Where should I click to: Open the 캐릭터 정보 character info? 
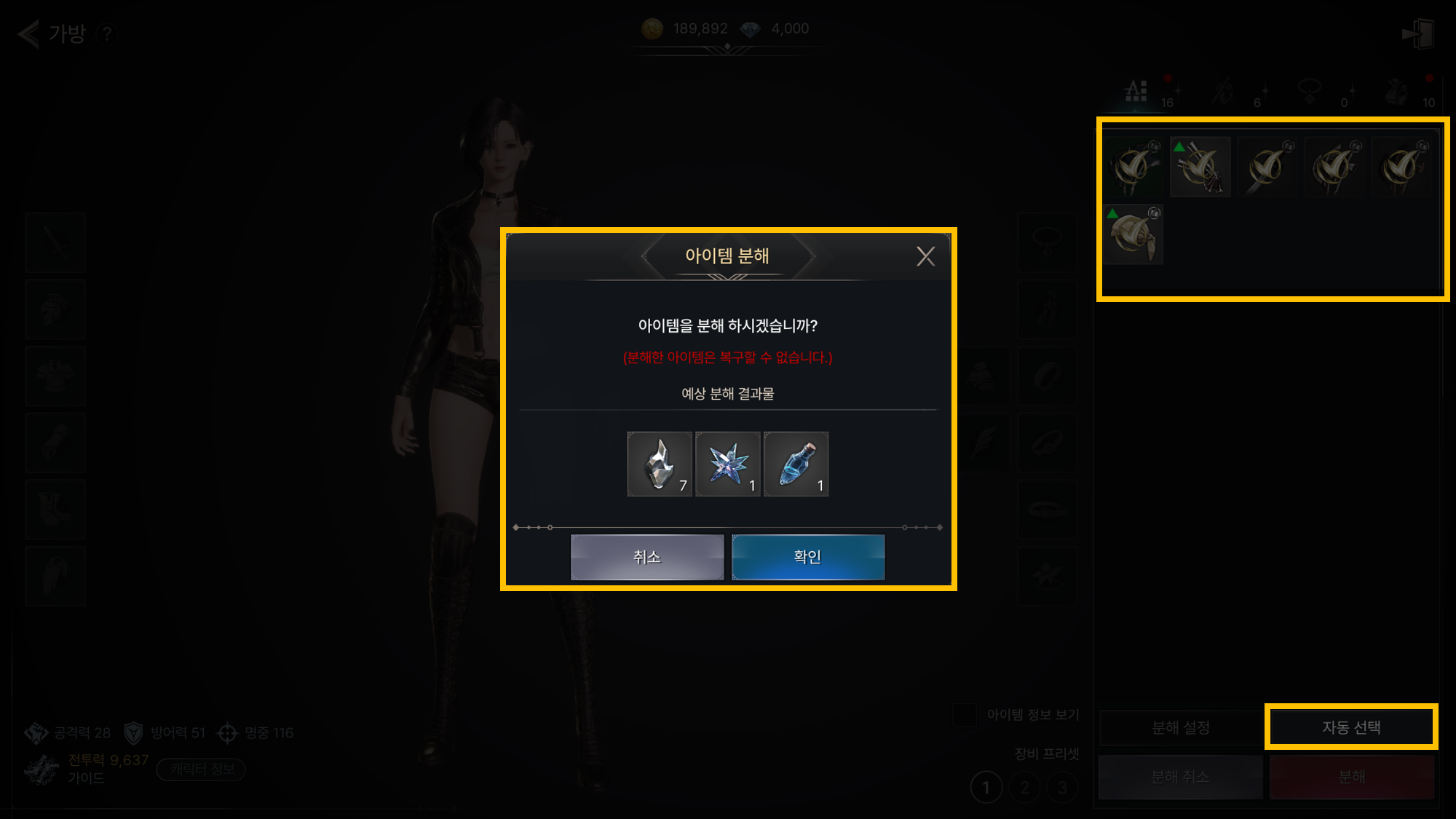(202, 769)
